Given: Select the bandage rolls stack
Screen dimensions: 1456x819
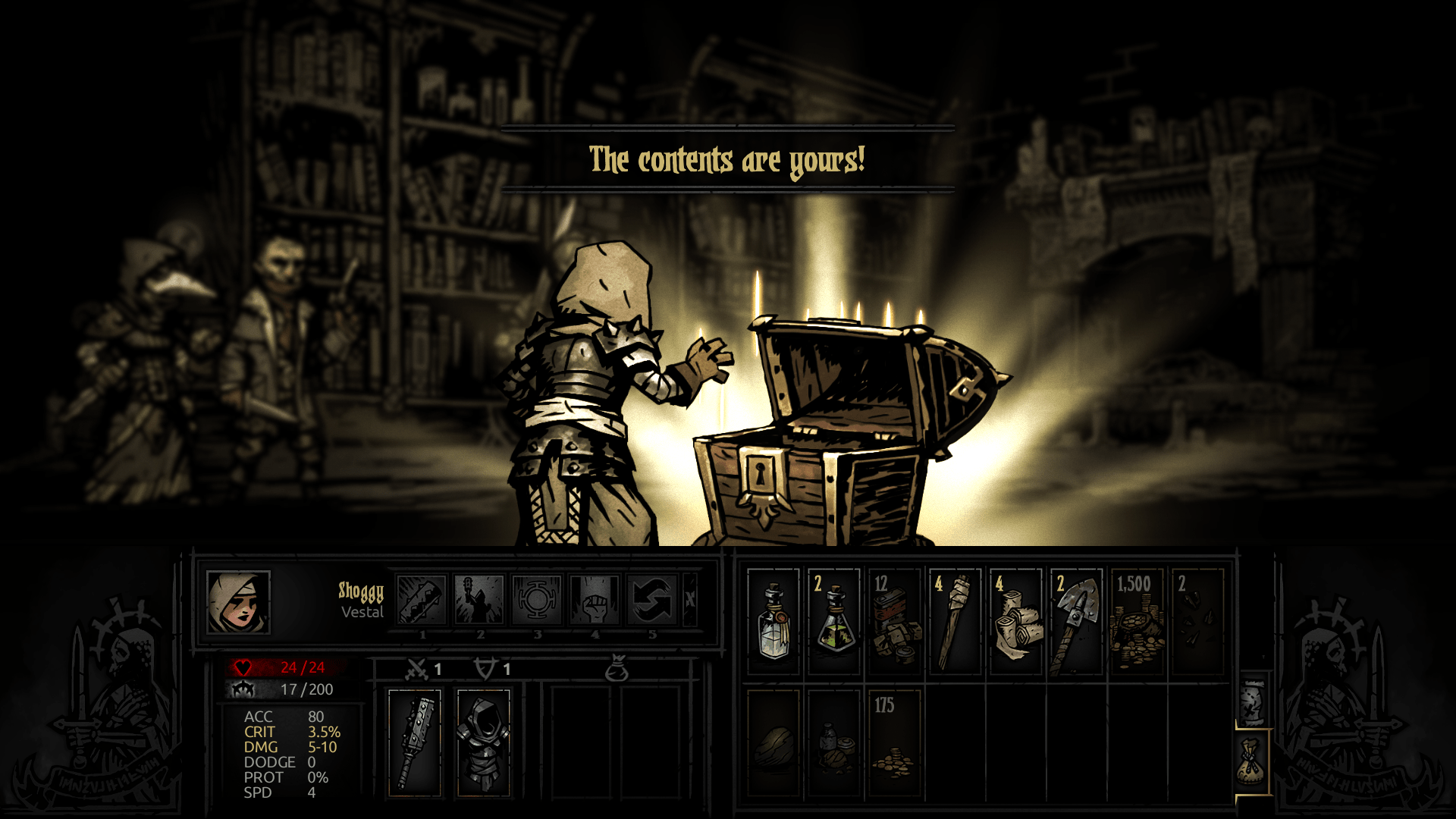Looking at the screenshot, I should (1016, 622).
